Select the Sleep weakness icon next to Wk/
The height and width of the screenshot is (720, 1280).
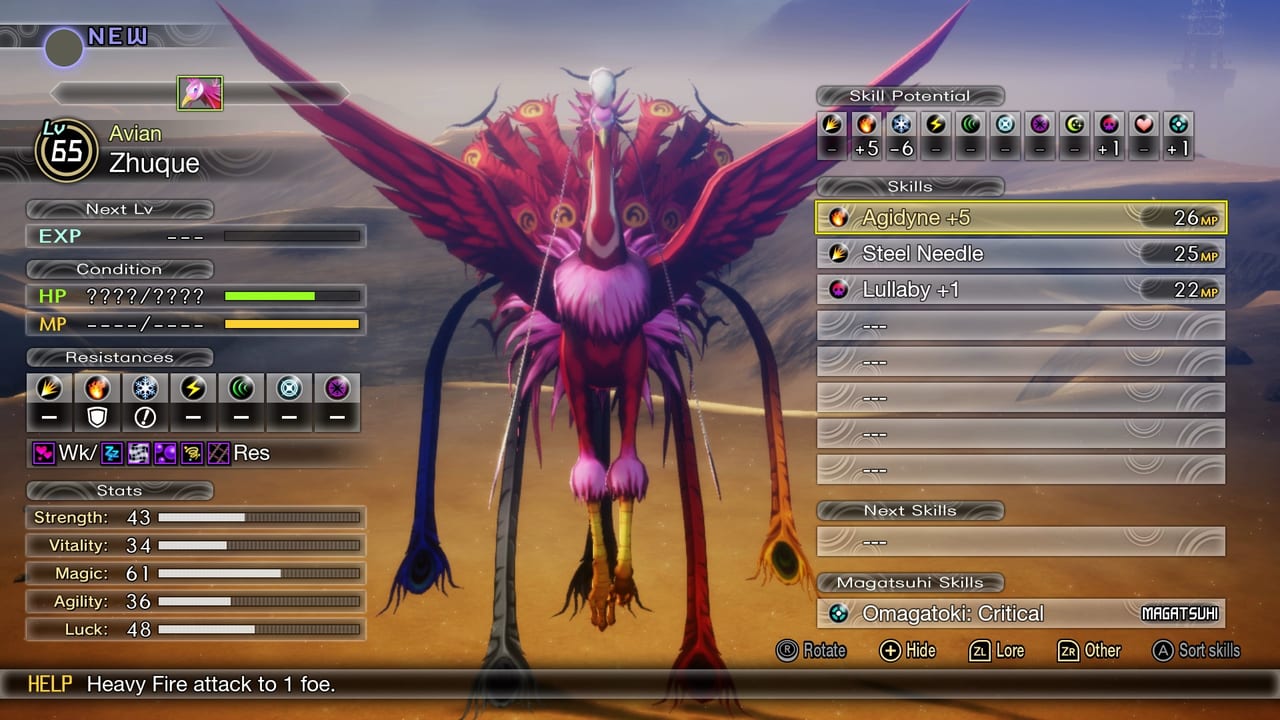[x=110, y=451]
